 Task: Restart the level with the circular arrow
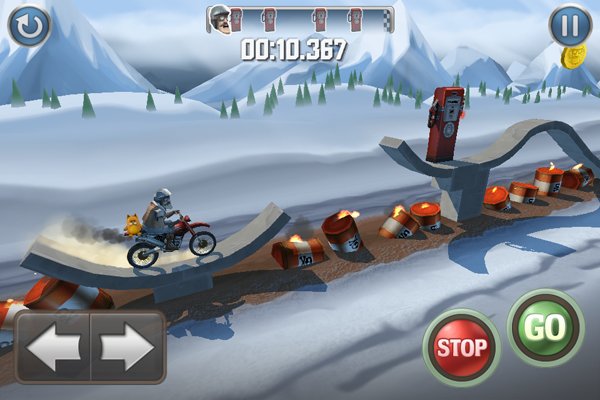click(x=28, y=25)
